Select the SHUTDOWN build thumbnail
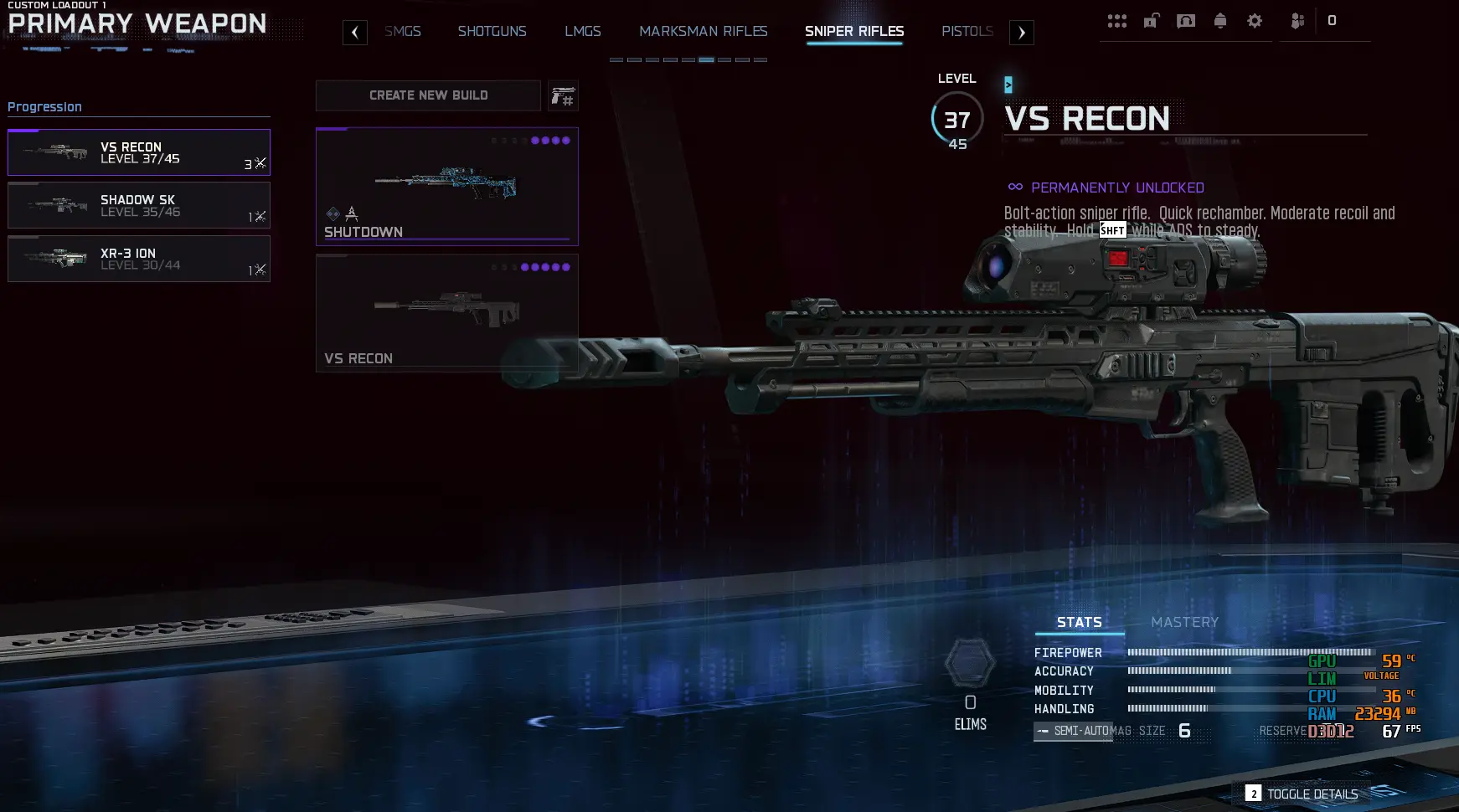The height and width of the screenshot is (812, 1459). (446, 186)
